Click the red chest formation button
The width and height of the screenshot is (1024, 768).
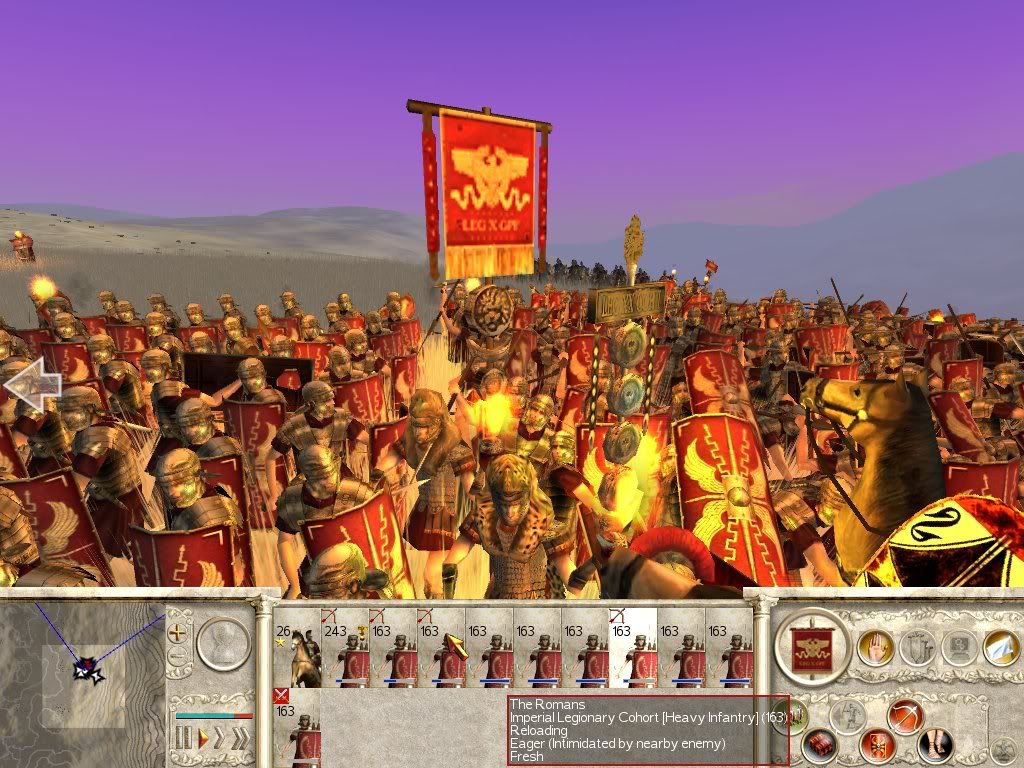click(822, 745)
